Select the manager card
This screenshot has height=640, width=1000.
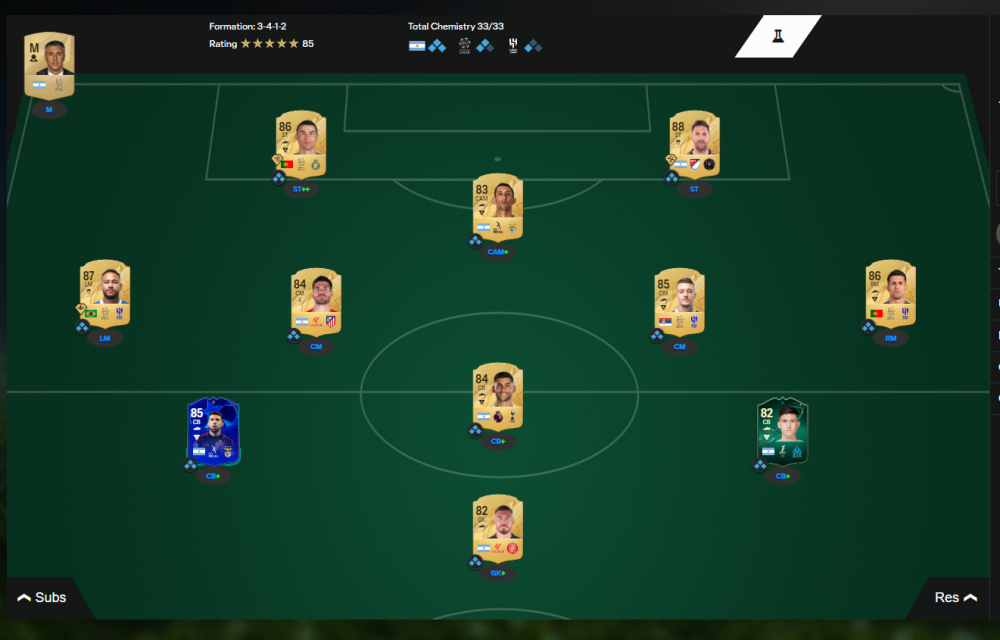(49, 65)
